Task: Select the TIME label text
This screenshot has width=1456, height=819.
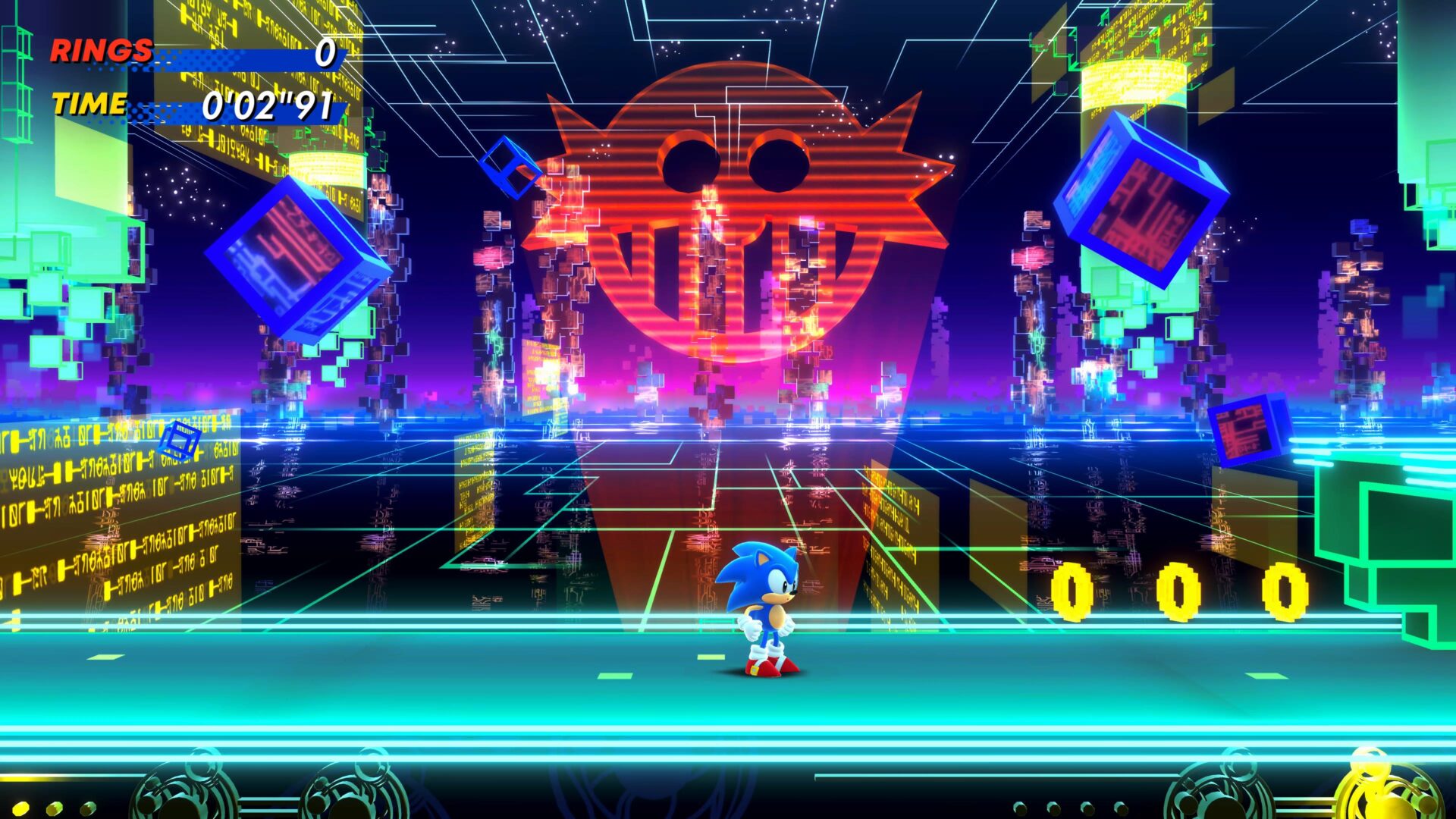Action: (x=91, y=104)
